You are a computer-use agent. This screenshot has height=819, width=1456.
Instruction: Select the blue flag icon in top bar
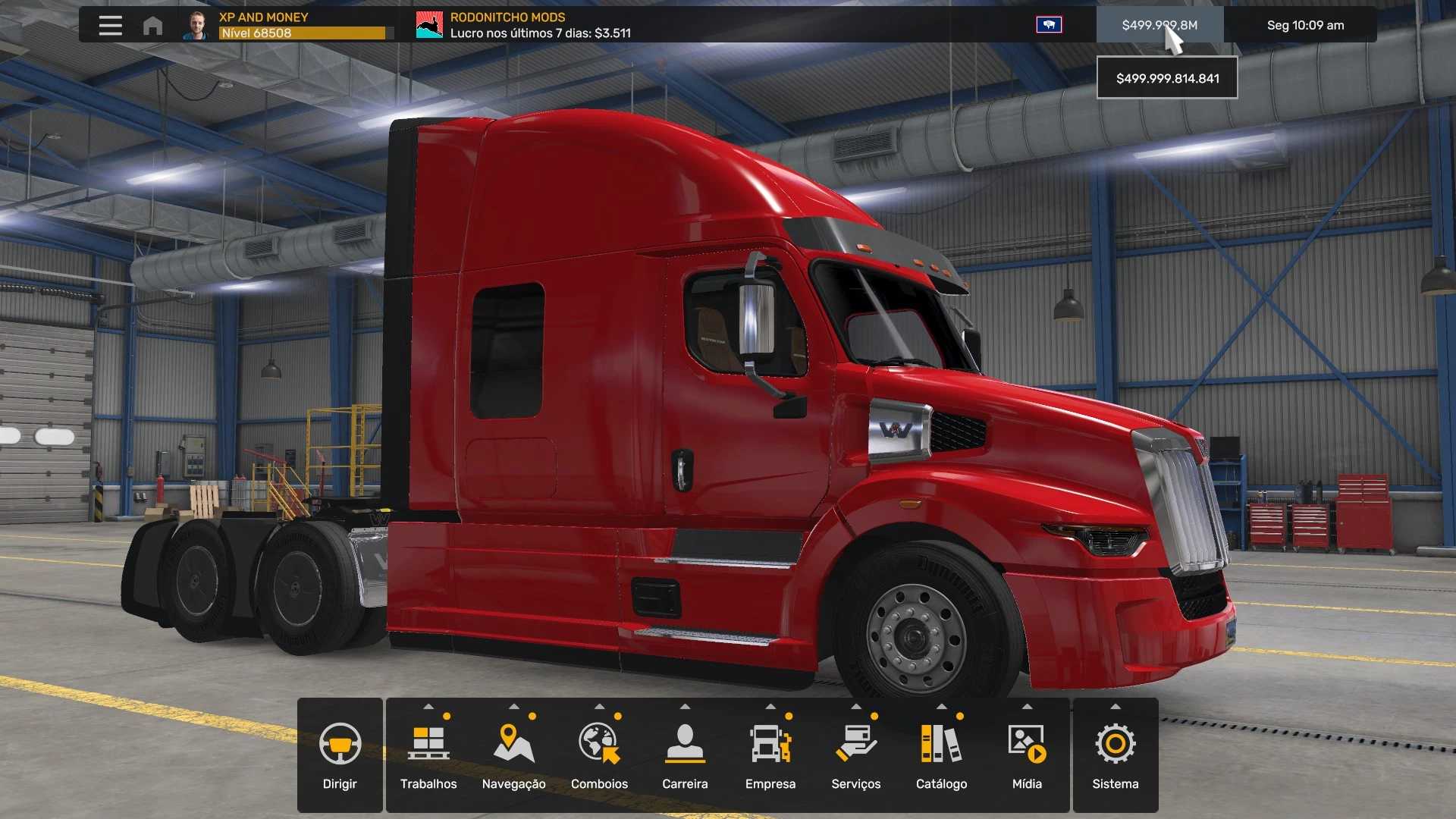[x=1049, y=25]
